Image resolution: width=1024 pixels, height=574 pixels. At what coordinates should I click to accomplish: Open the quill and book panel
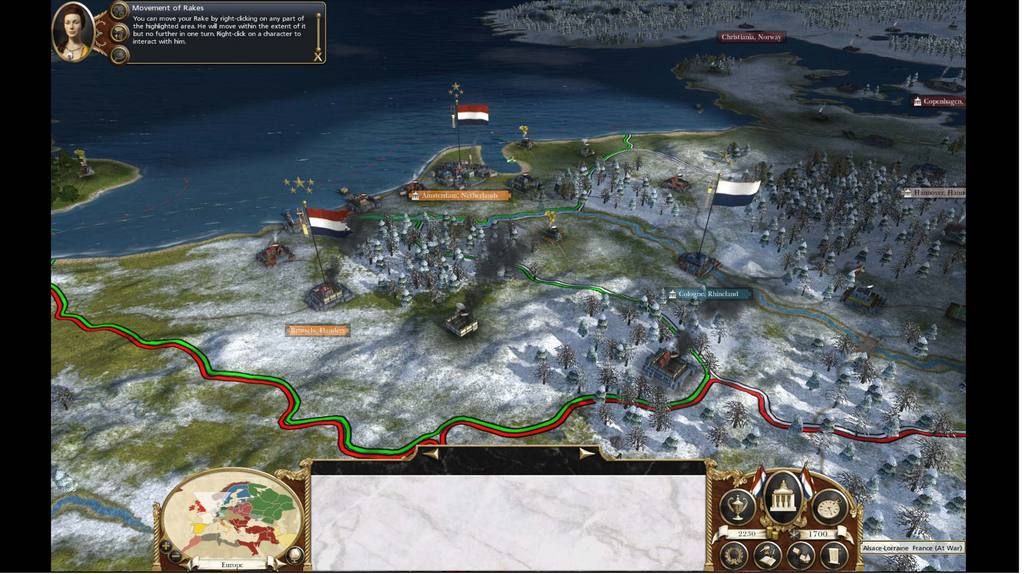click(767, 555)
